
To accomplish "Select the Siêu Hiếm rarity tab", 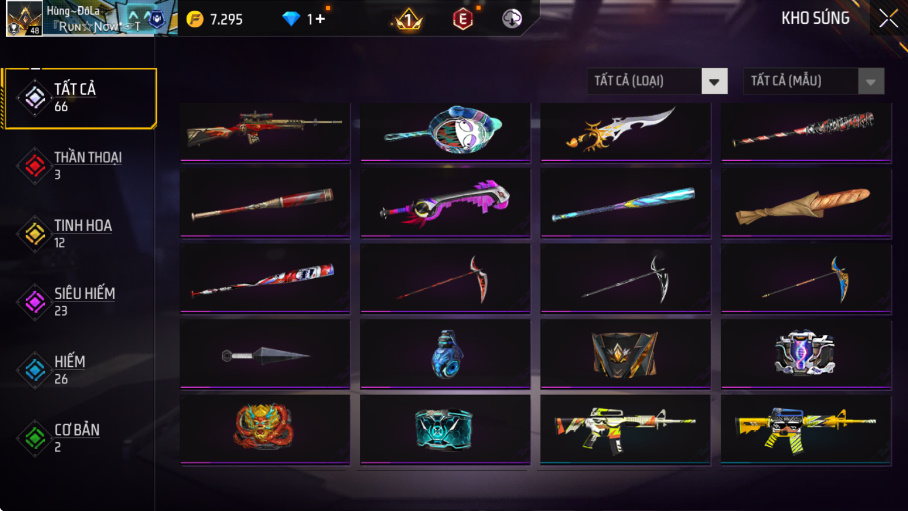I will (80, 302).
